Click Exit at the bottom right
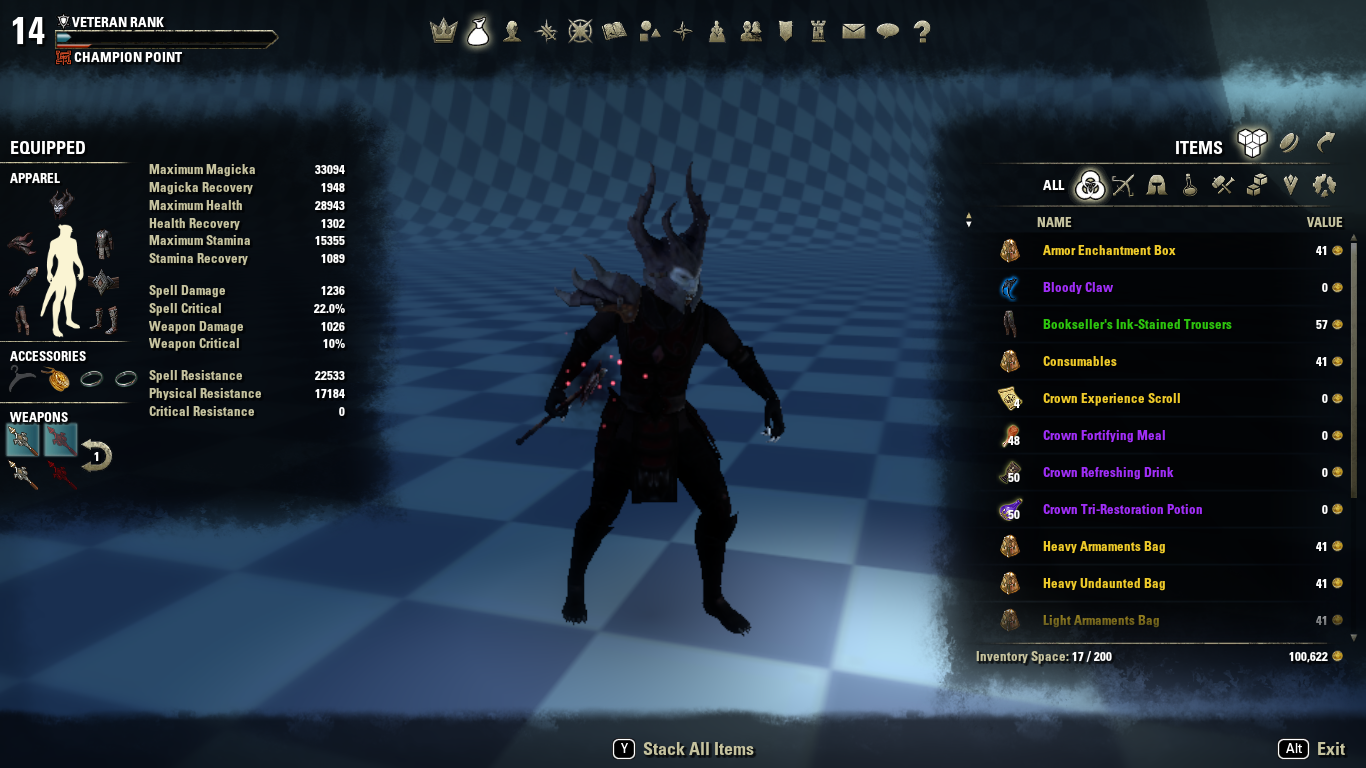The height and width of the screenshot is (768, 1366). click(1331, 748)
